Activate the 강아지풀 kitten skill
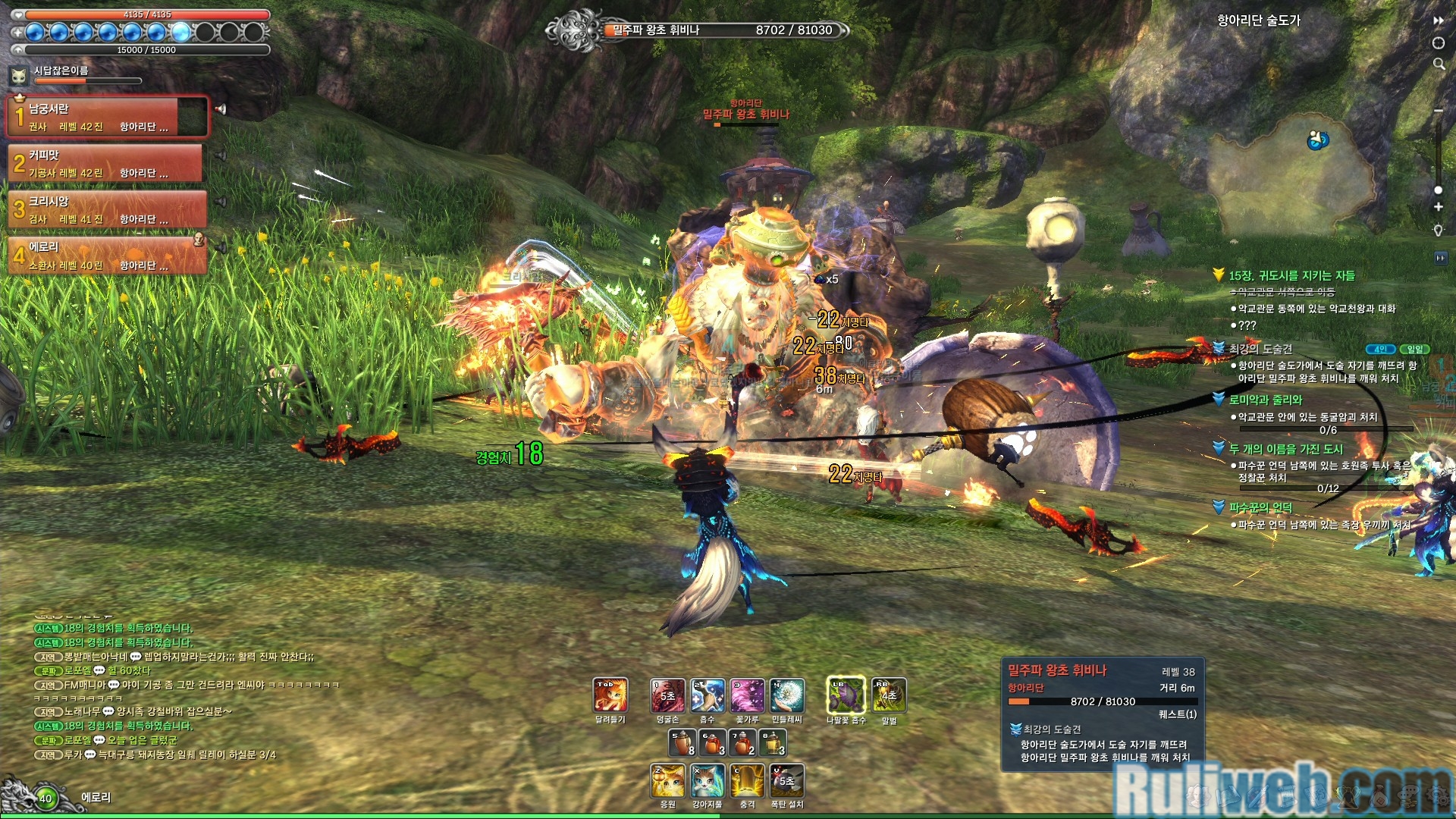The width and height of the screenshot is (1456, 819). pyautogui.click(x=708, y=781)
